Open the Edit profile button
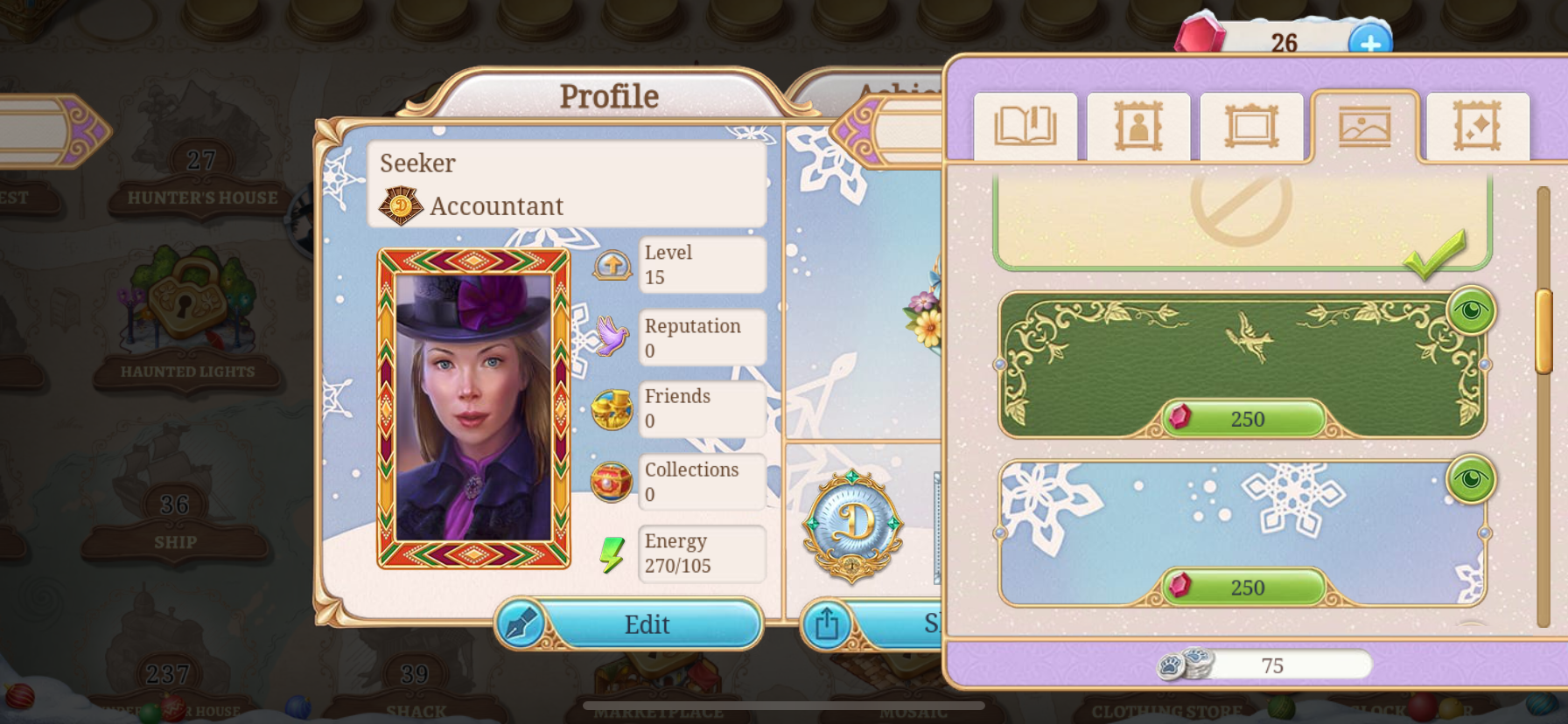Viewport: 1568px width, 724px height. (x=629, y=624)
